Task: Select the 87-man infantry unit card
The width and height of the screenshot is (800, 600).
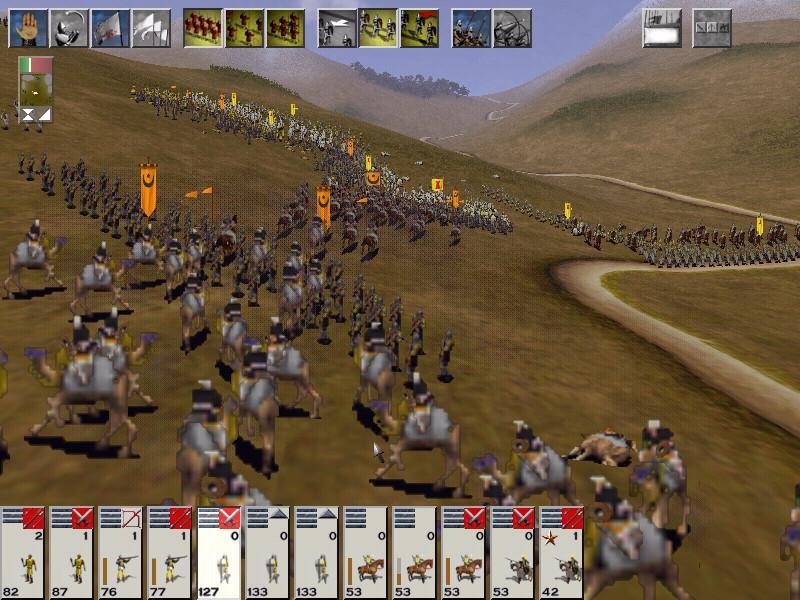Action: [x=73, y=552]
